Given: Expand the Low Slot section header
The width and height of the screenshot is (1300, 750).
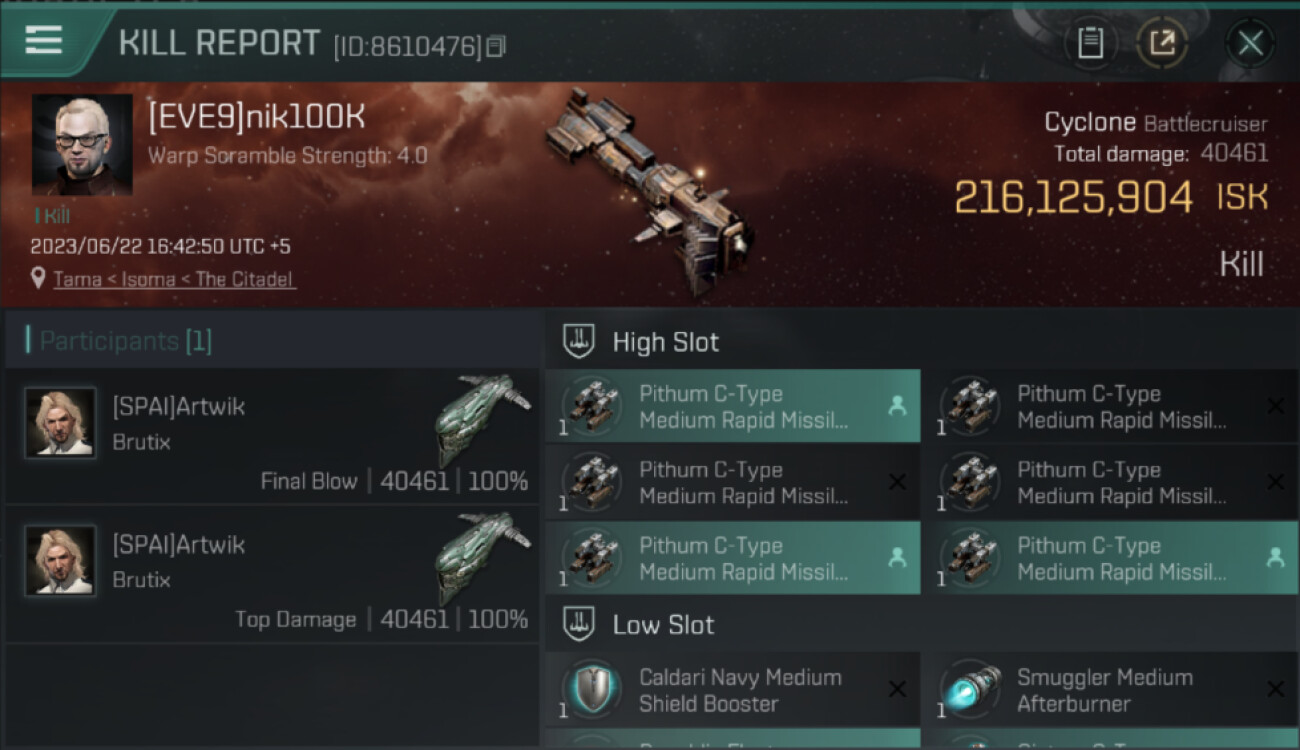Looking at the screenshot, I should click(663, 625).
